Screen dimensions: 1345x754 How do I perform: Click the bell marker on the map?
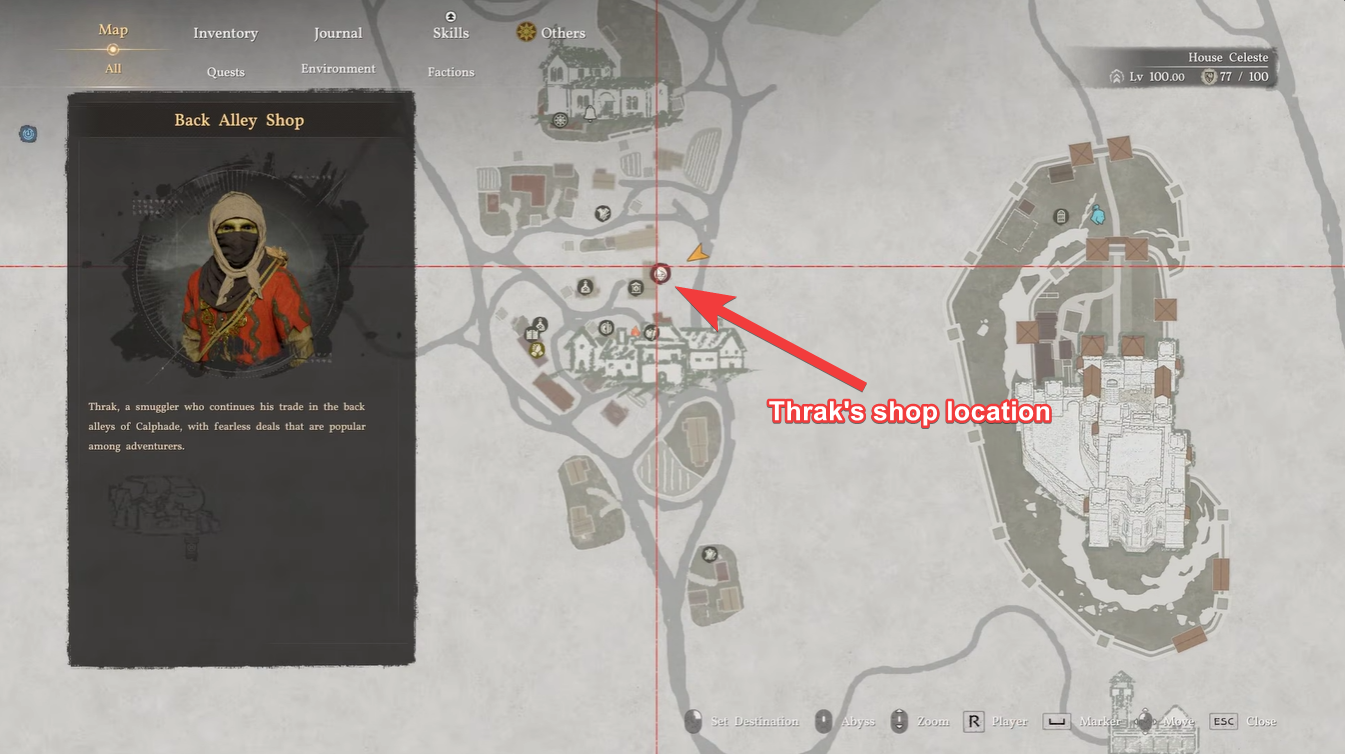point(589,113)
